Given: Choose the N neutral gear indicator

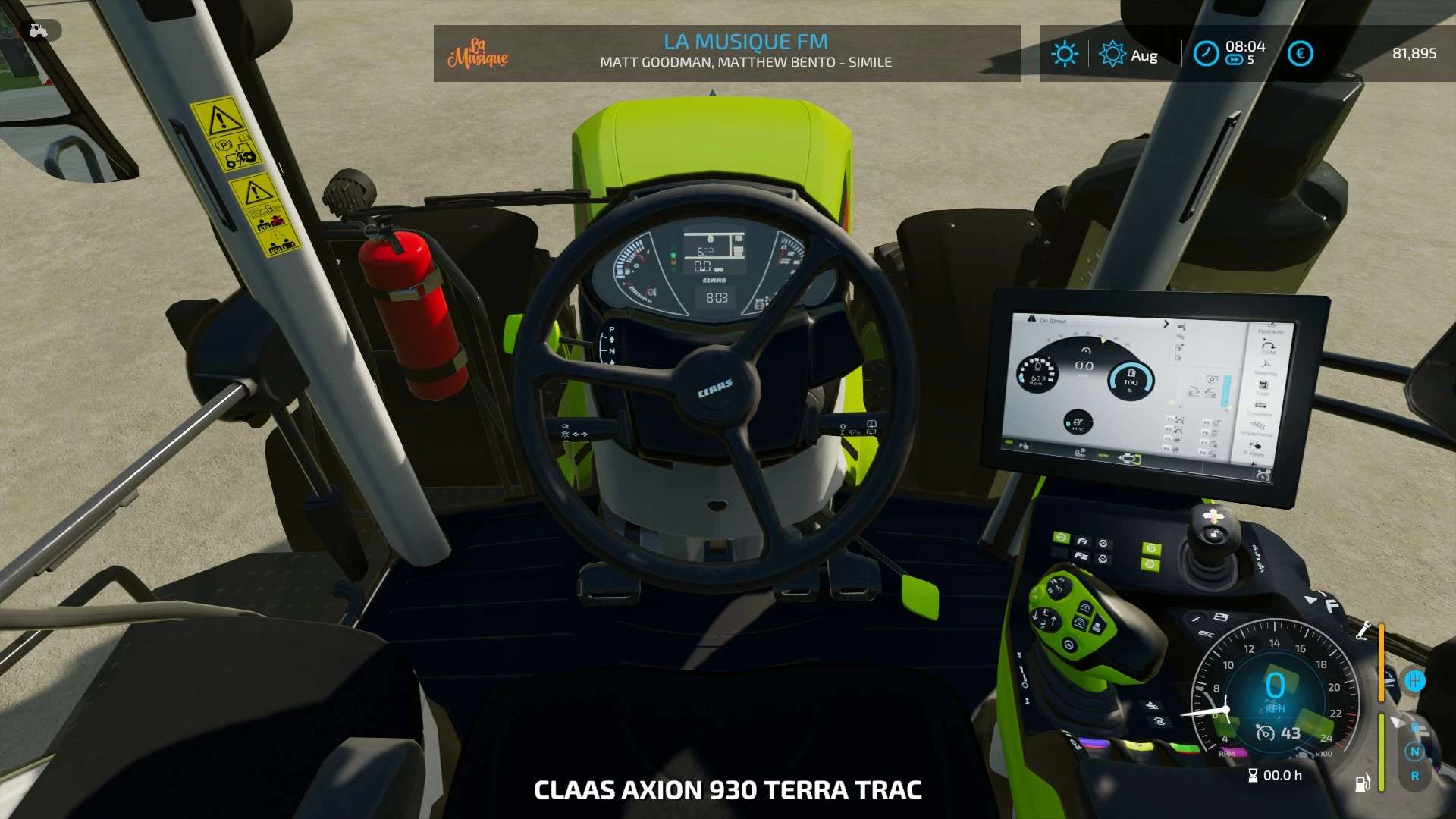Looking at the screenshot, I should [1414, 752].
